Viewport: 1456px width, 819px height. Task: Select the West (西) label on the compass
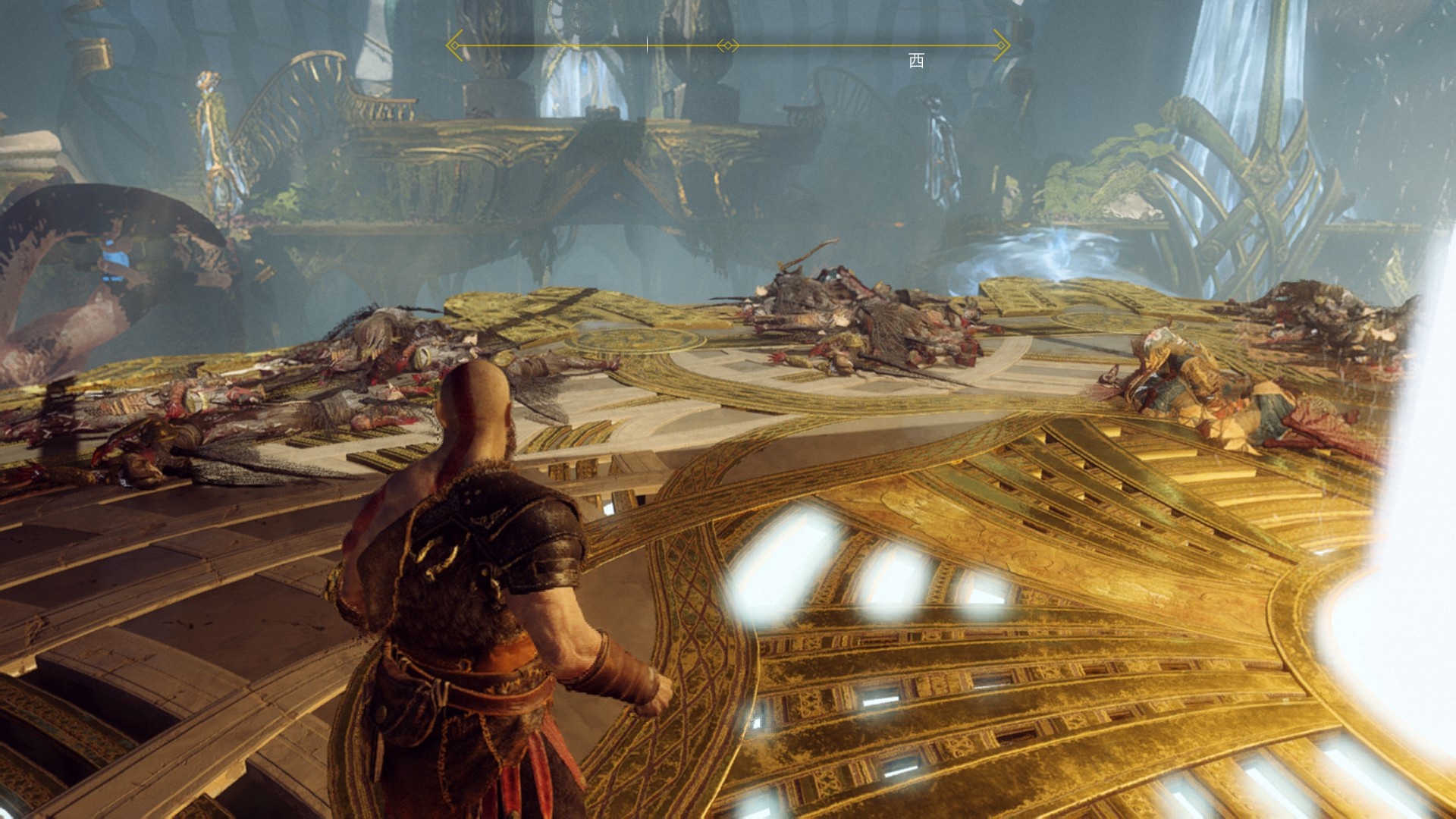tap(916, 61)
